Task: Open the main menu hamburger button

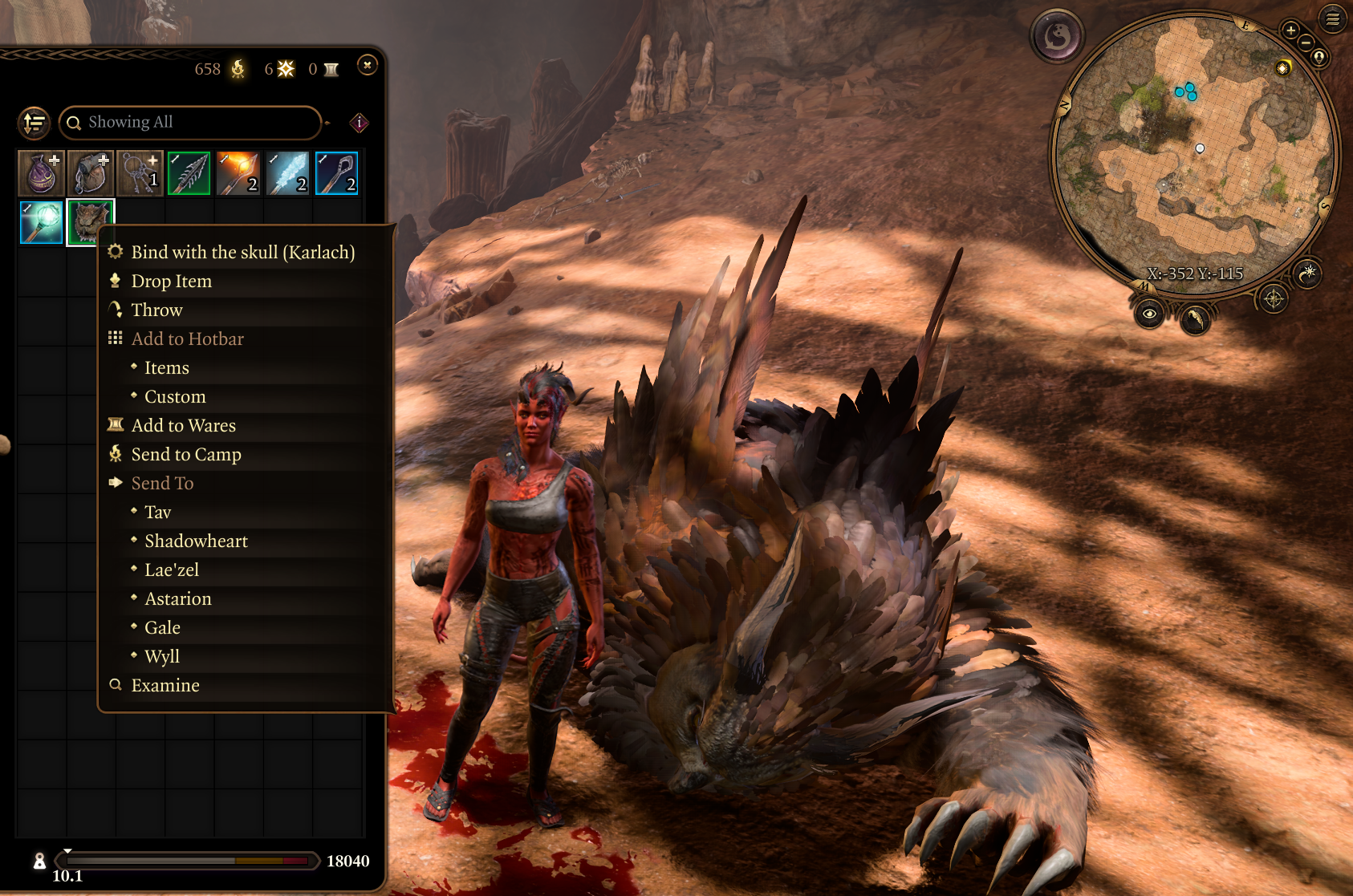Action: 1333,18
